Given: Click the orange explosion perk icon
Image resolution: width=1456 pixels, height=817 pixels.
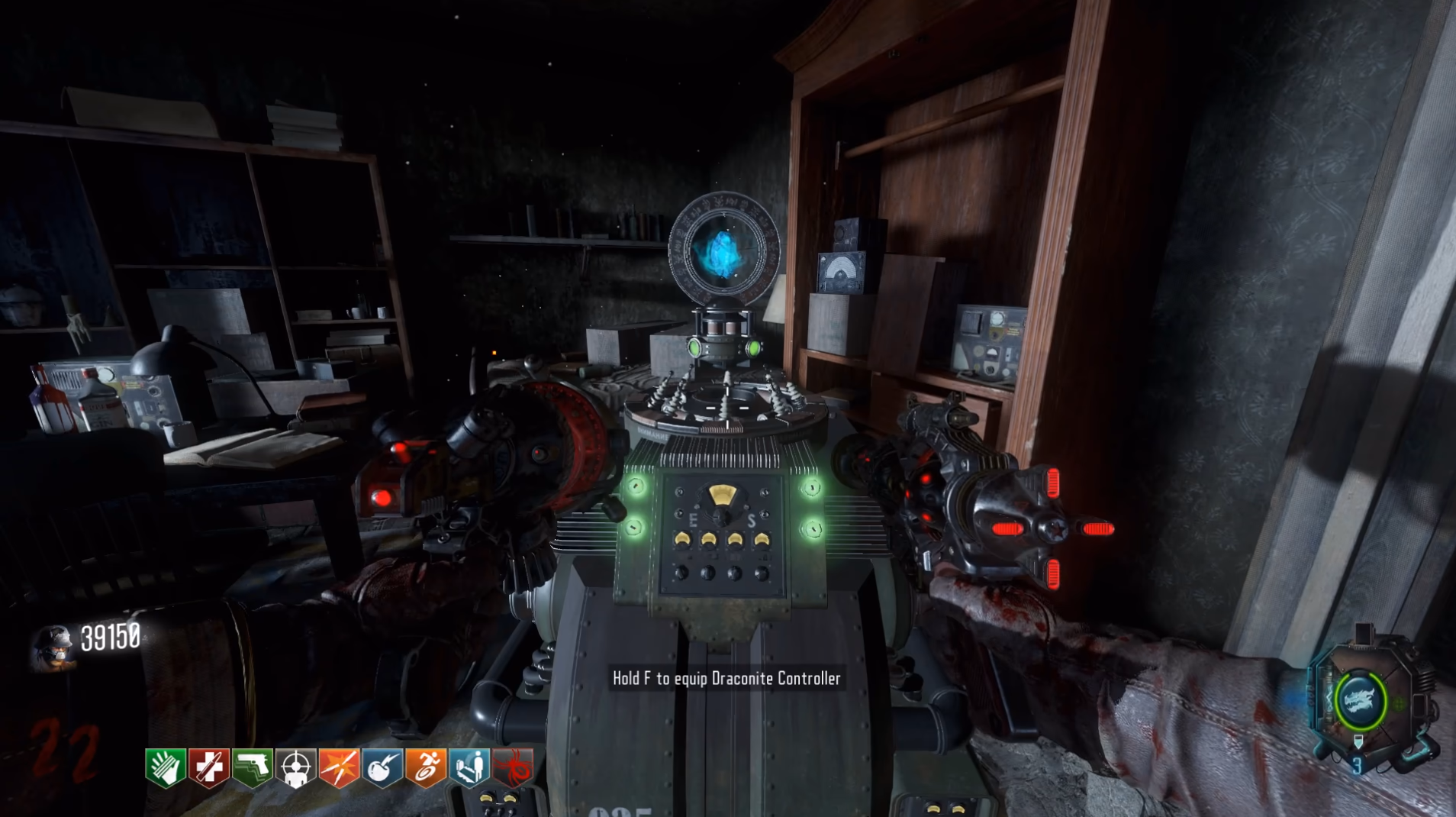Looking at the screenshot, I should point(340,767).
